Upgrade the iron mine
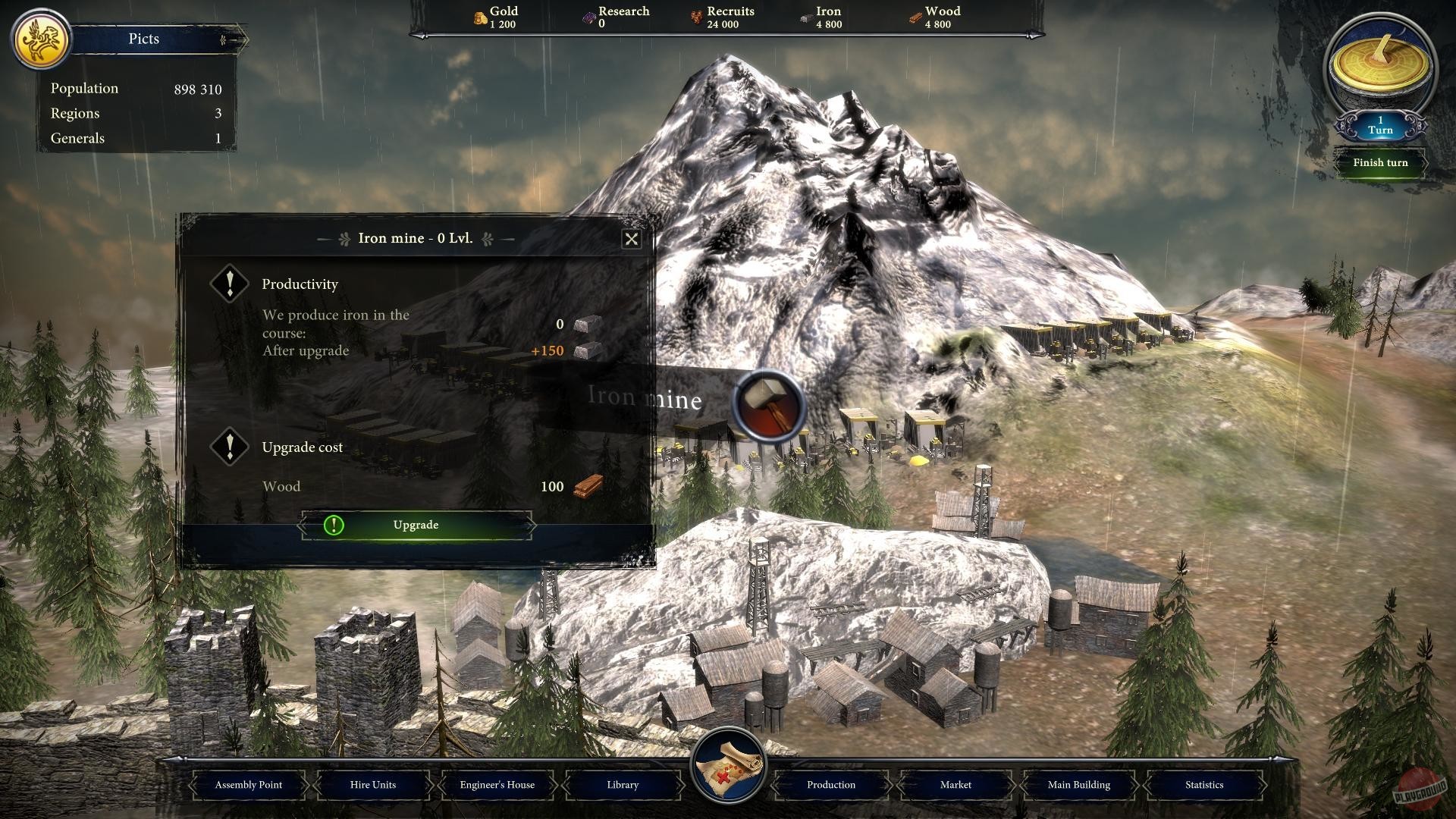Image resolution: width=1456 pixels, height=819 pixels. pyautogui.click(x=416, y=525)
